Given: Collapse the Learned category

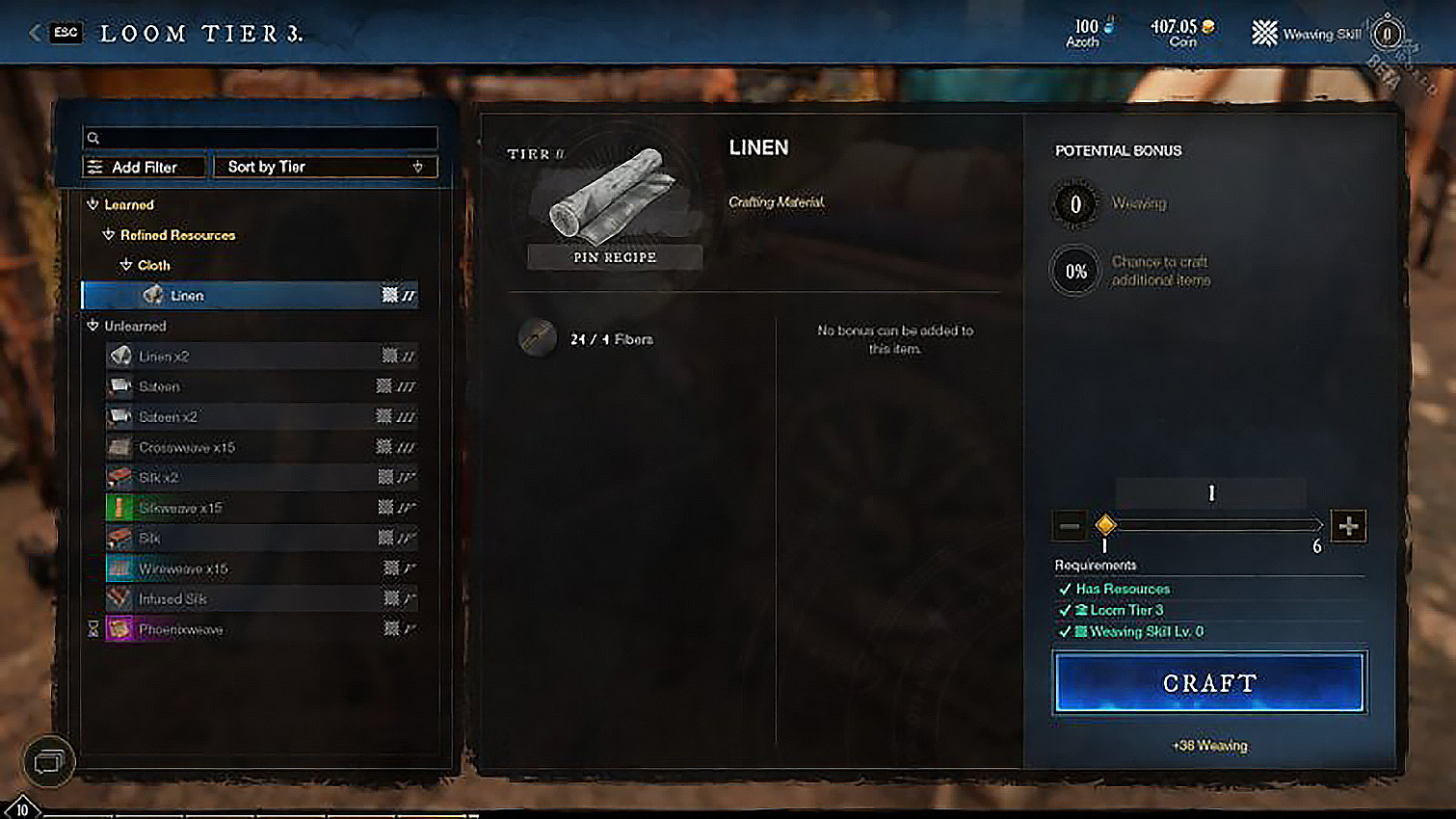Looking at the screenshot, I should 93,204.
